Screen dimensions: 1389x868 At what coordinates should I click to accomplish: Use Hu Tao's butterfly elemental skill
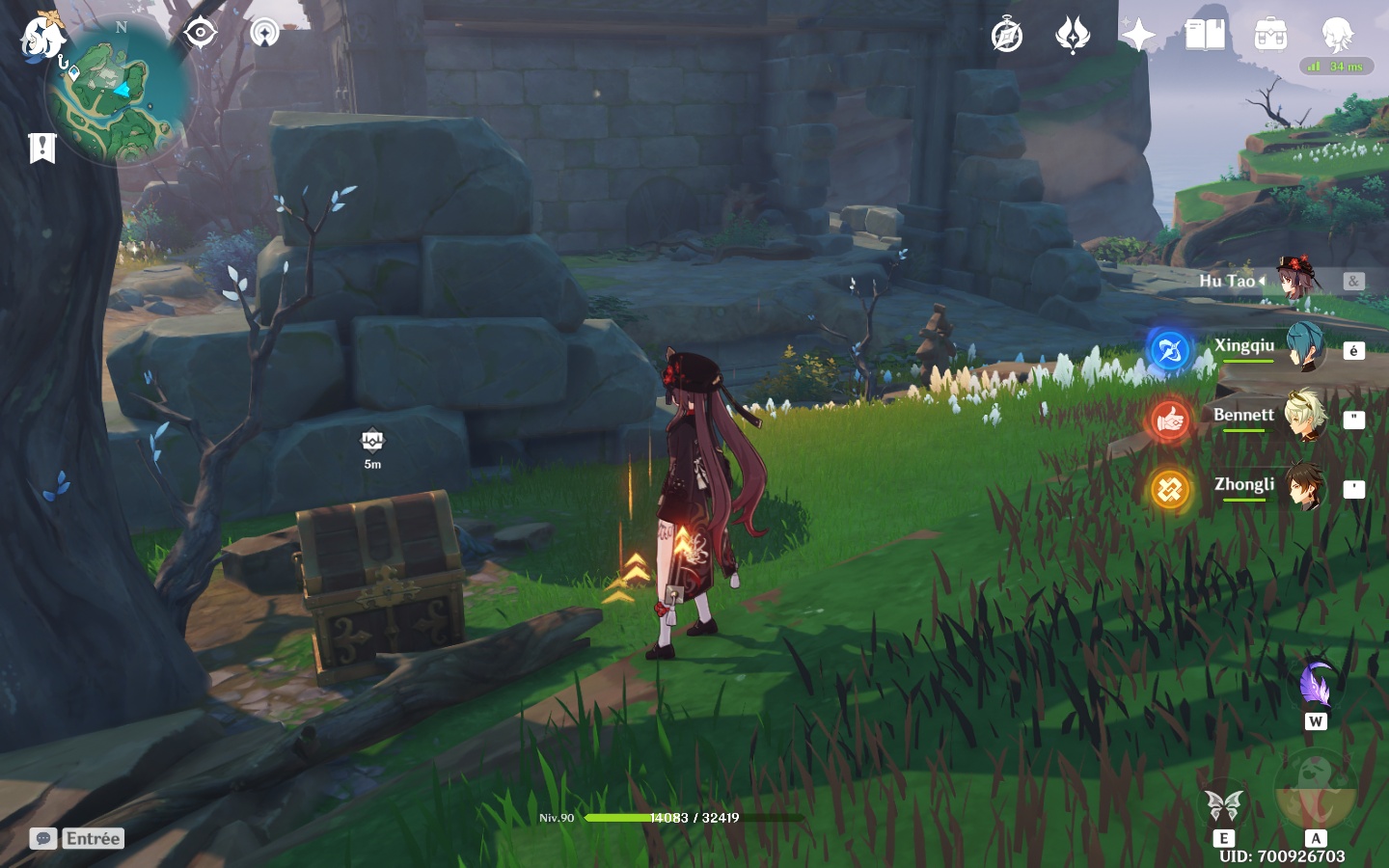[x=1223, y=805]
